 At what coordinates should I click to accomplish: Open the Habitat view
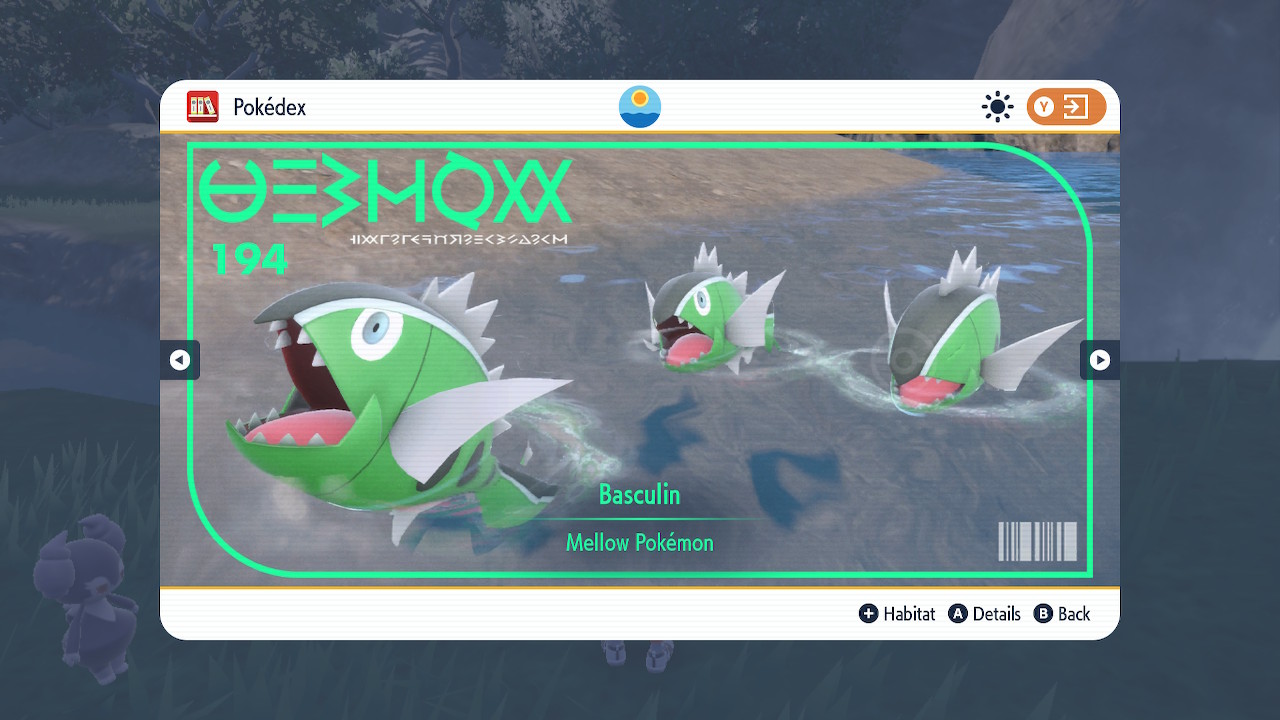click(897, 614)
